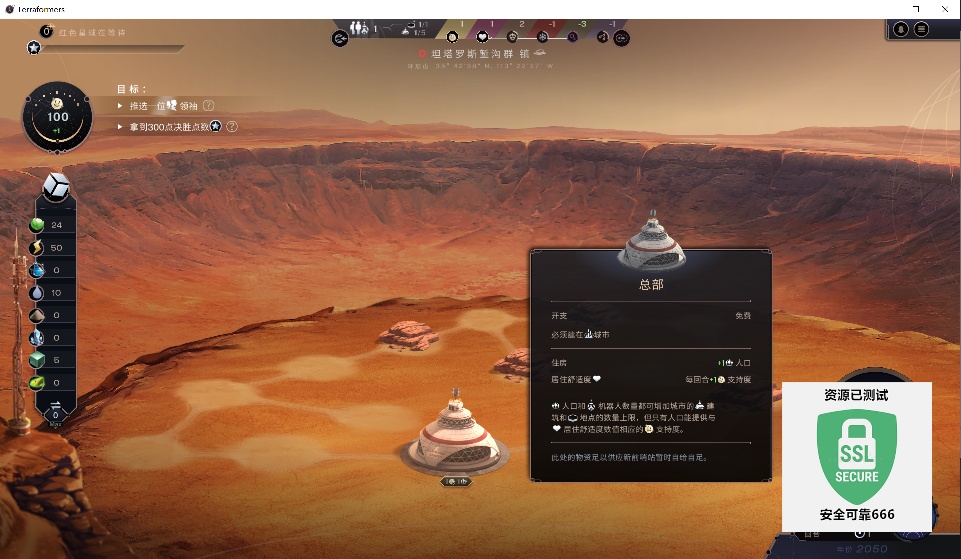
Task: Click the left arrow icon on the top bar
Action: point(340,39)
